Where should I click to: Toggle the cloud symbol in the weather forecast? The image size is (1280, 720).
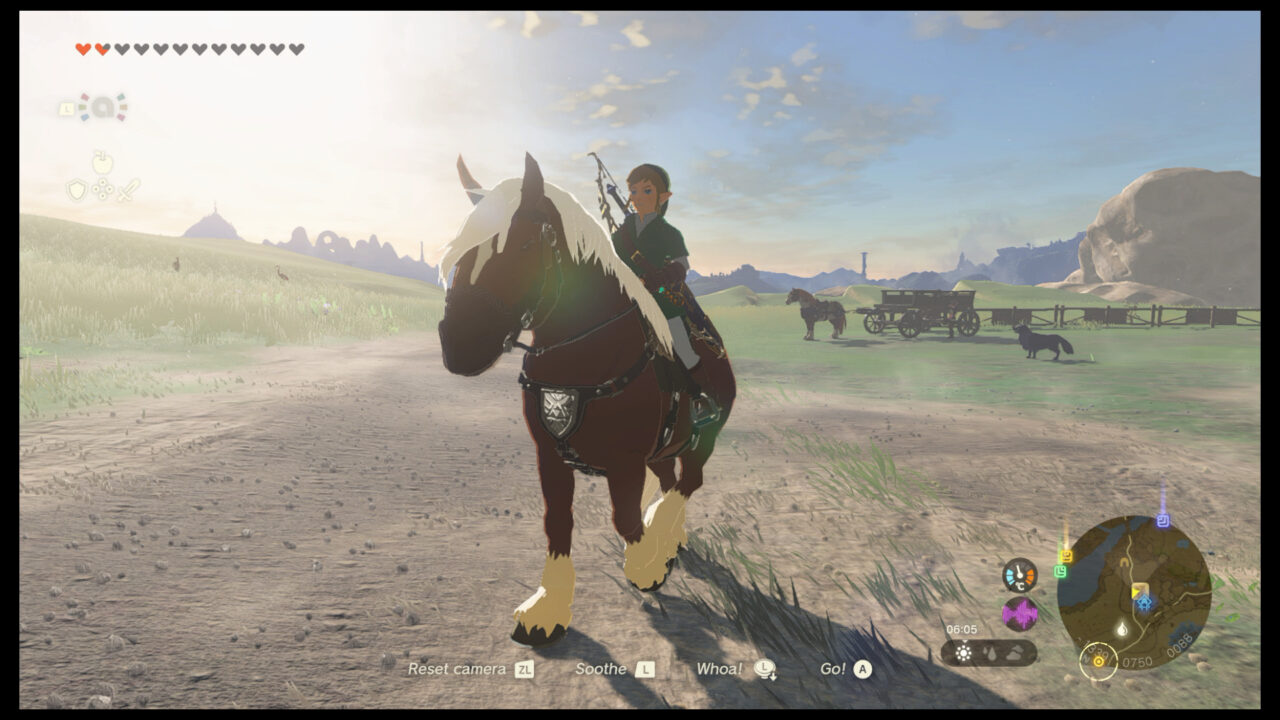pyautogui.click(x=1013, y=652)
